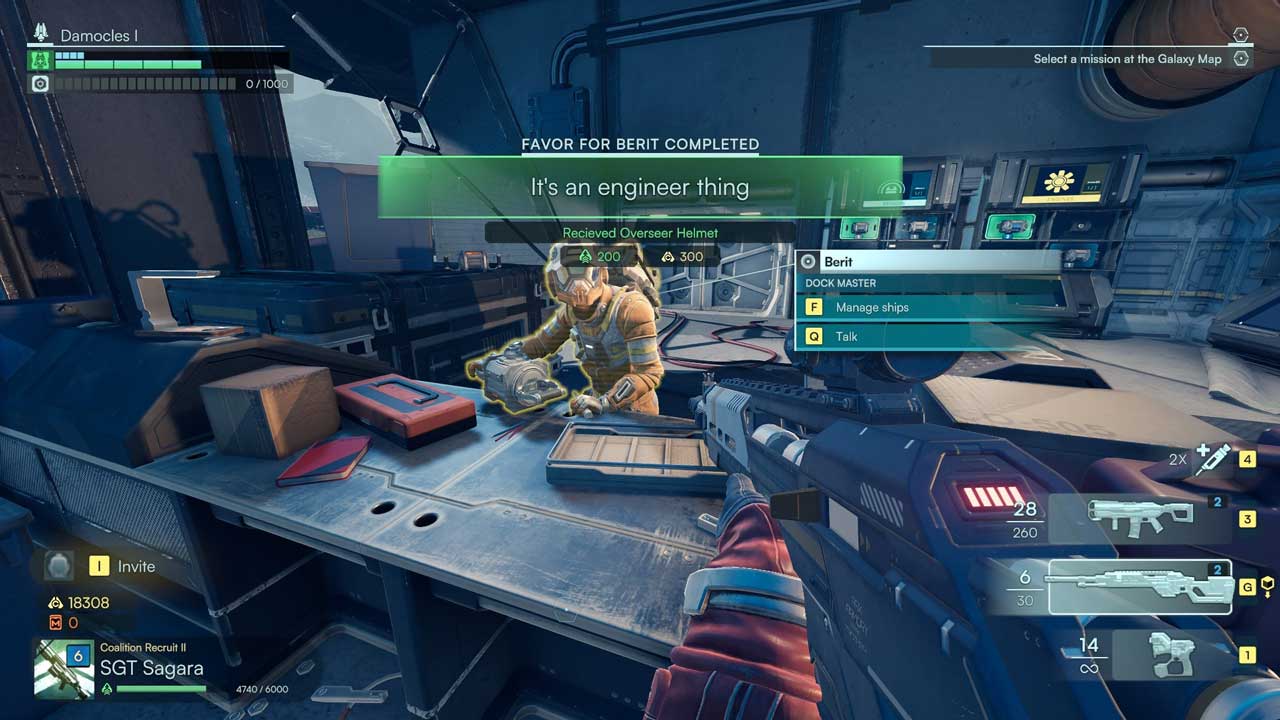
Task: Select the highlighted sniper rifle slot
Action: 1139,587
